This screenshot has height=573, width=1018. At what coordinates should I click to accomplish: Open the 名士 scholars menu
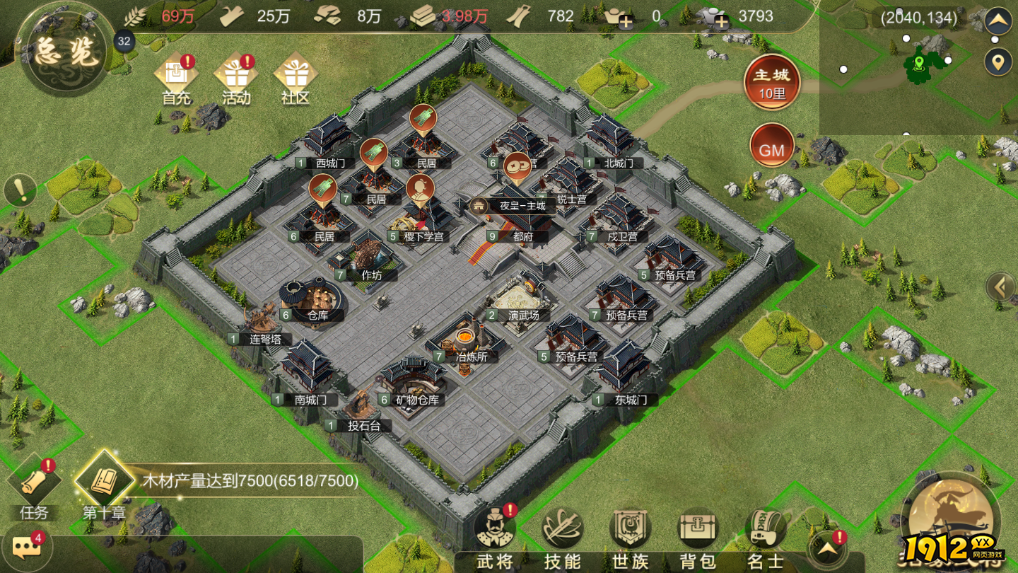(x=766, y=535)
